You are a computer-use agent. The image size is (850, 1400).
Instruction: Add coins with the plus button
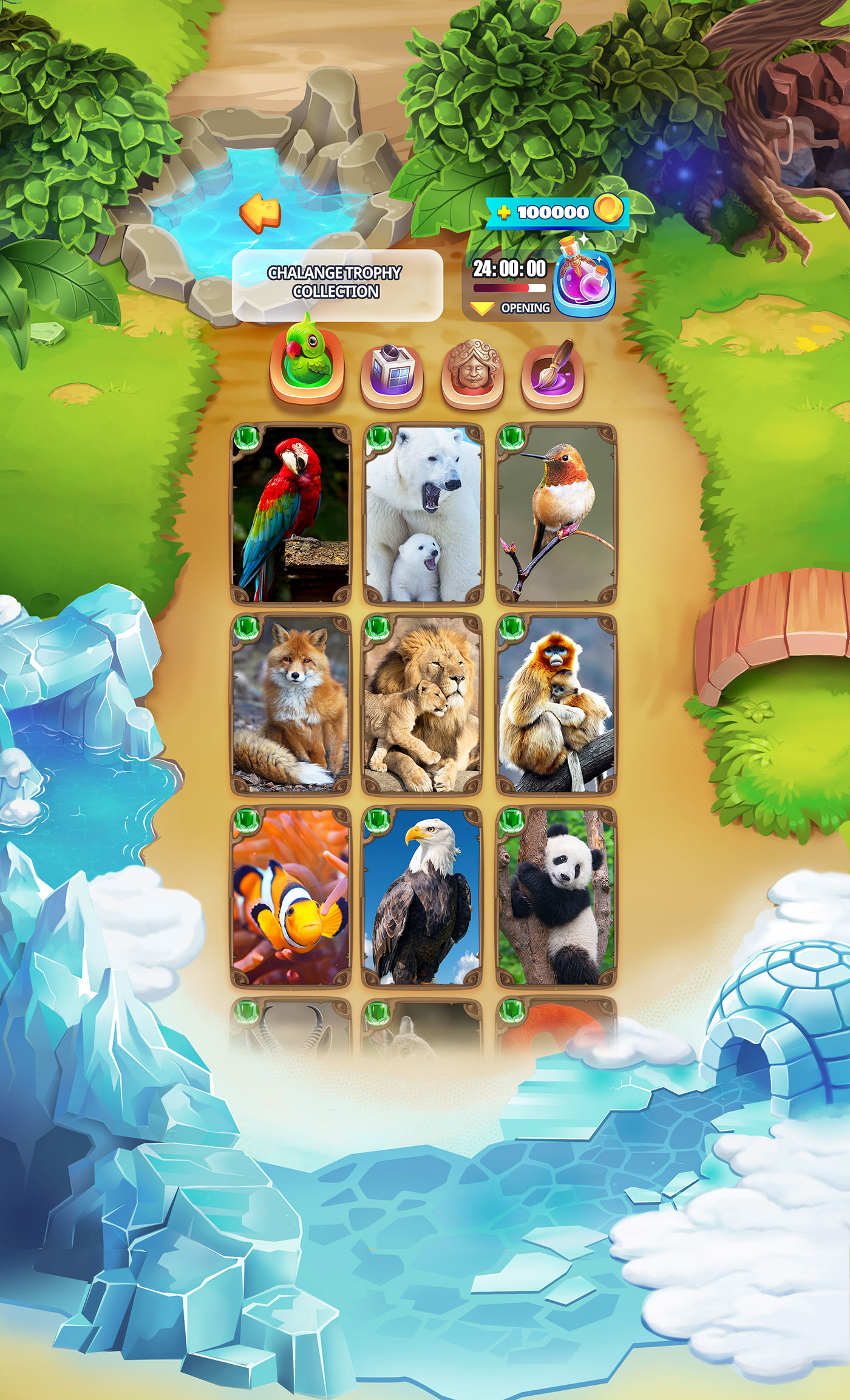click(503, 212)
